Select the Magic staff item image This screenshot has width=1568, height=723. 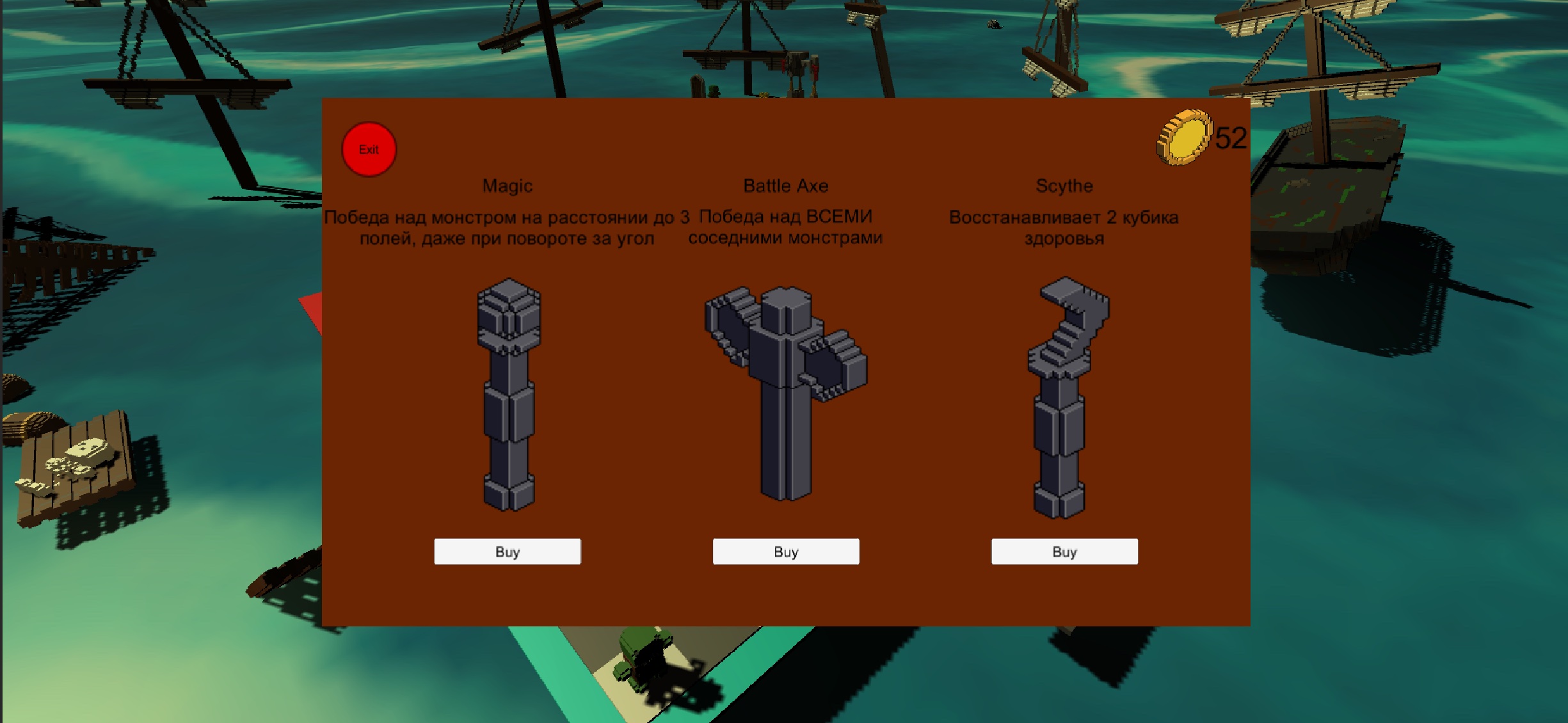click(509, 395)
